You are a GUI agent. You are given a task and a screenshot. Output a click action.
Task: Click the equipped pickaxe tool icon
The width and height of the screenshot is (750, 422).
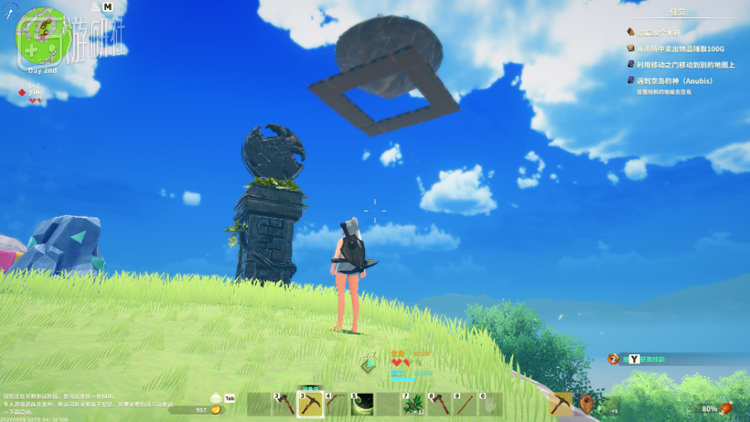click(562, 404)
